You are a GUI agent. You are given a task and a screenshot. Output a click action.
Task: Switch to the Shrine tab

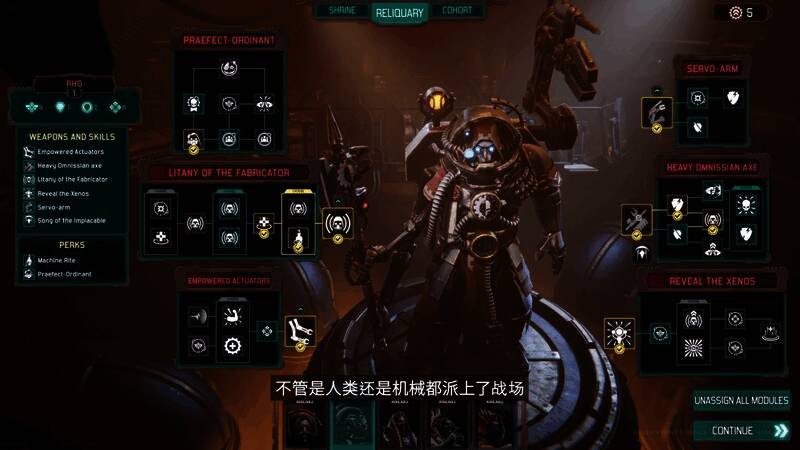(342, 11)
